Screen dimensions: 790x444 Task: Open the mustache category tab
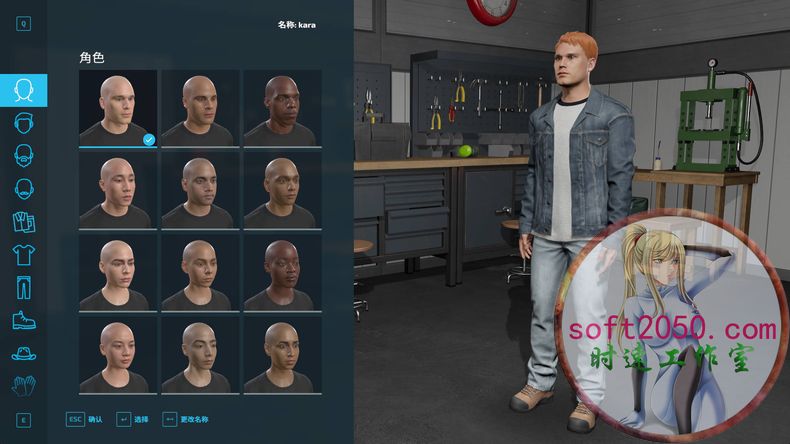point(24,188)
